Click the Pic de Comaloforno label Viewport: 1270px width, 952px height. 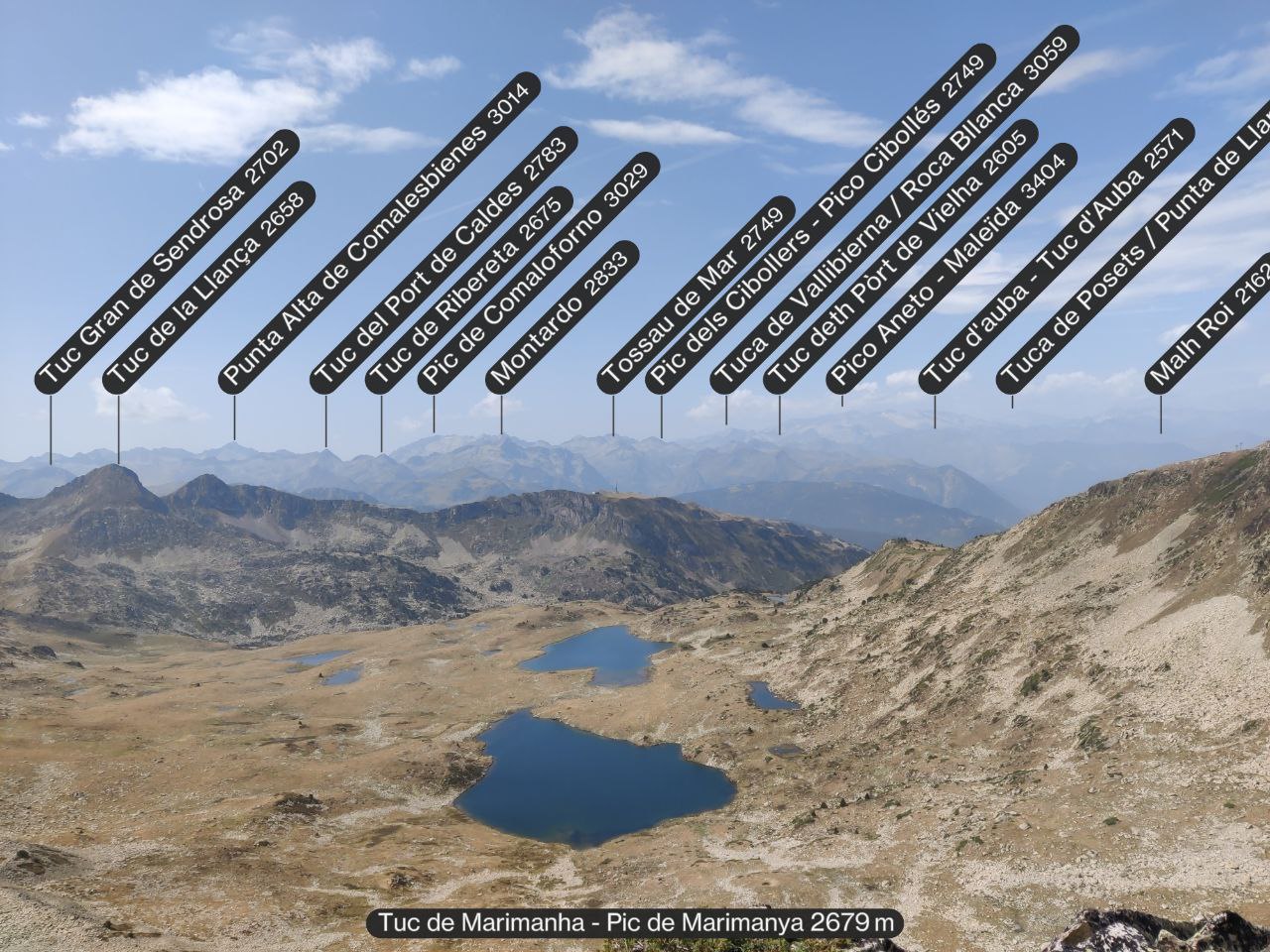(x=538, y=274)
